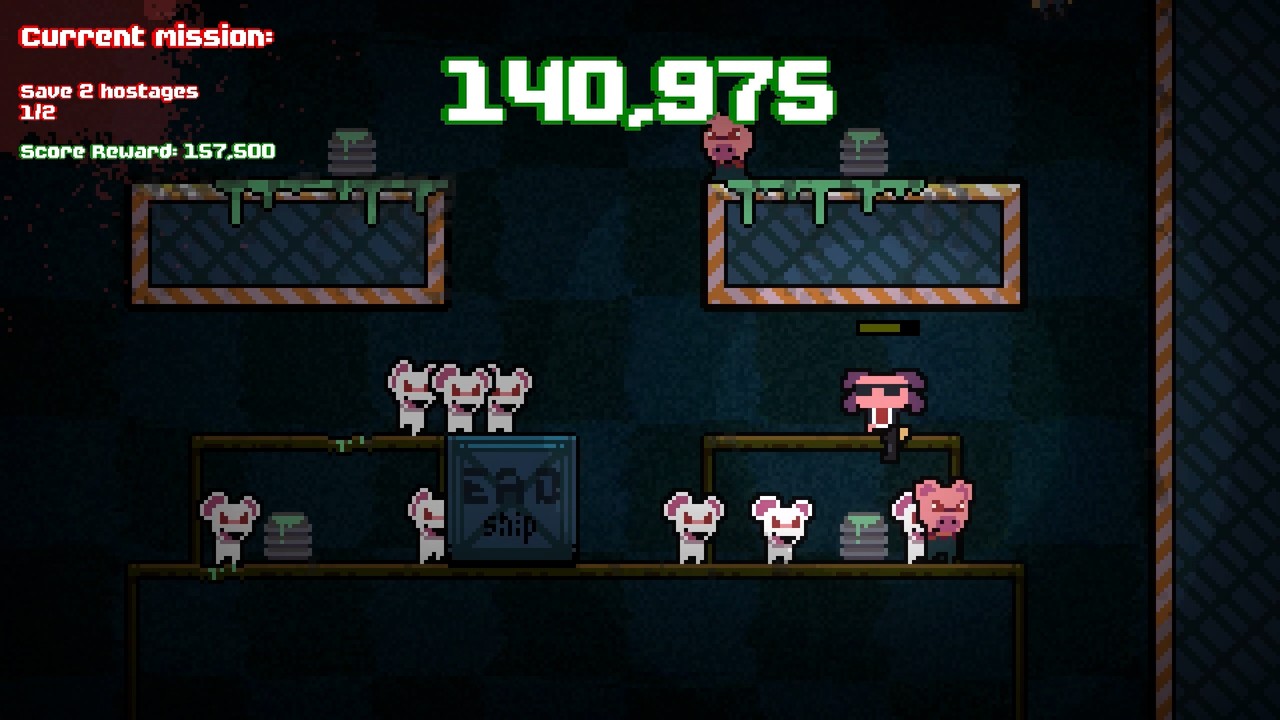Click the BAD ship shipping crate
Image resolution: width=1280 pixels, height=720 pixels.
tap(512, 500)
